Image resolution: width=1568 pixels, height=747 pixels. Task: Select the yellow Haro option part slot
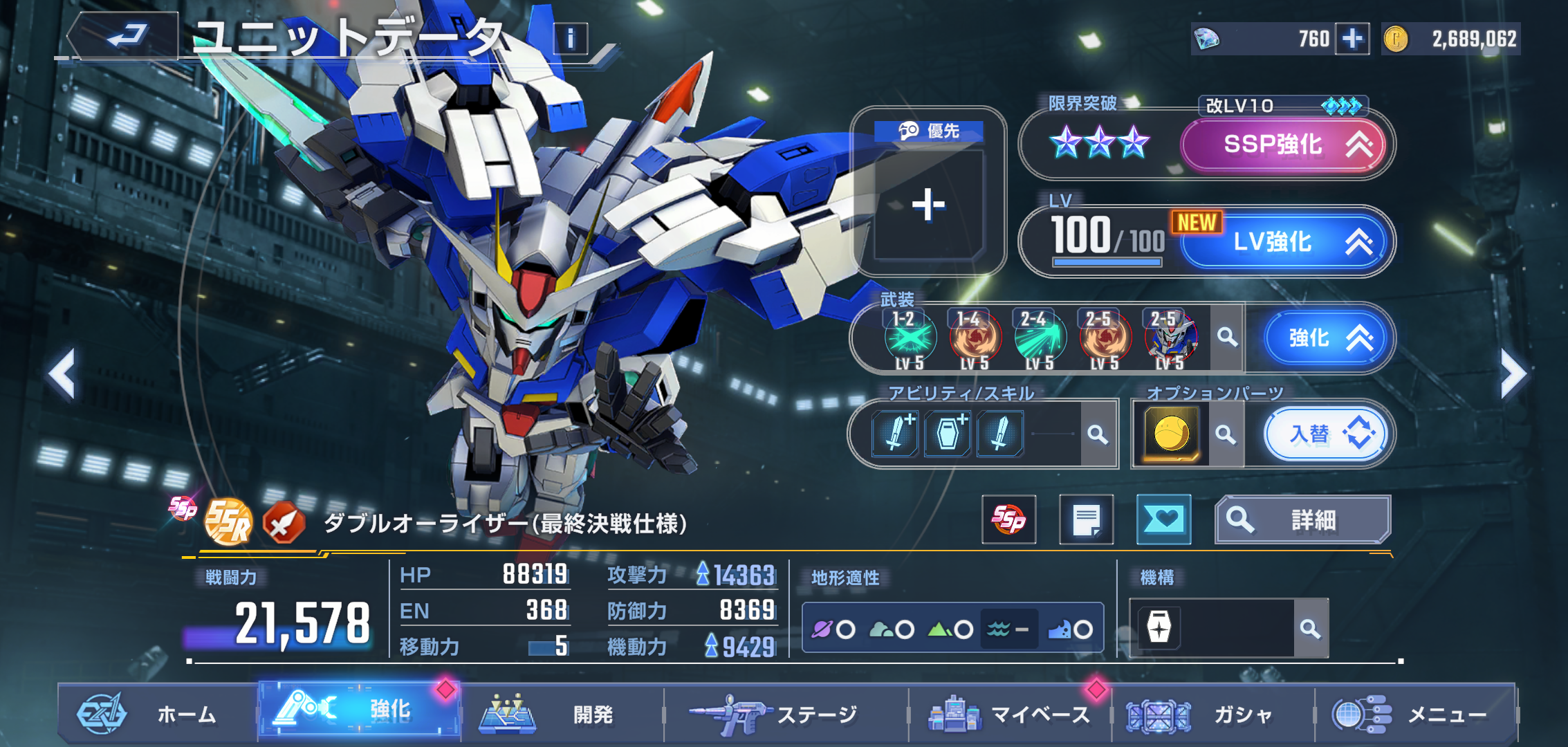coord(1171,434)
